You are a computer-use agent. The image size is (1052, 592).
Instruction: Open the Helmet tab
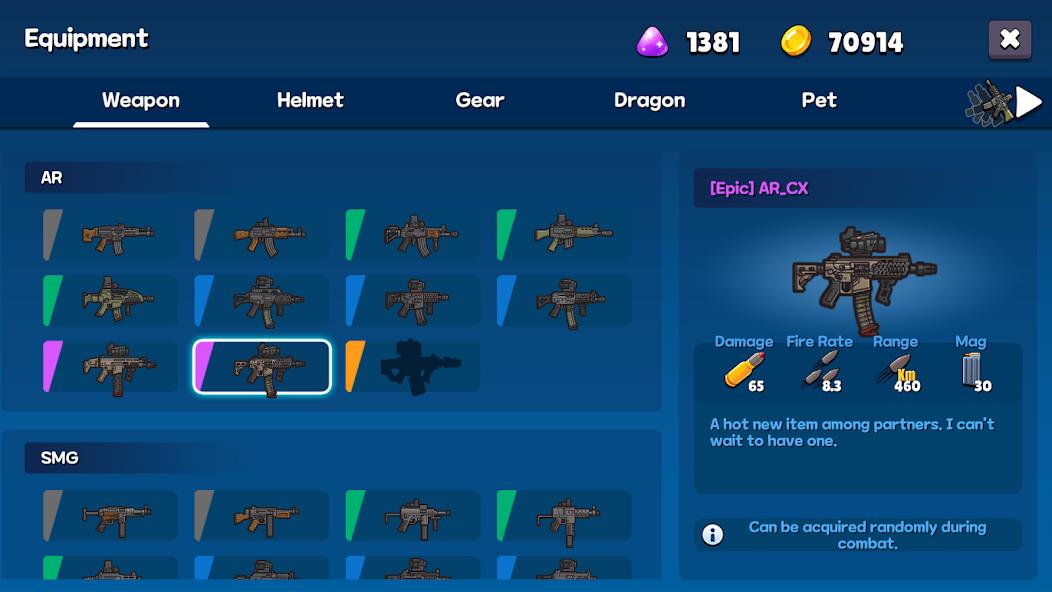(310, 101)
